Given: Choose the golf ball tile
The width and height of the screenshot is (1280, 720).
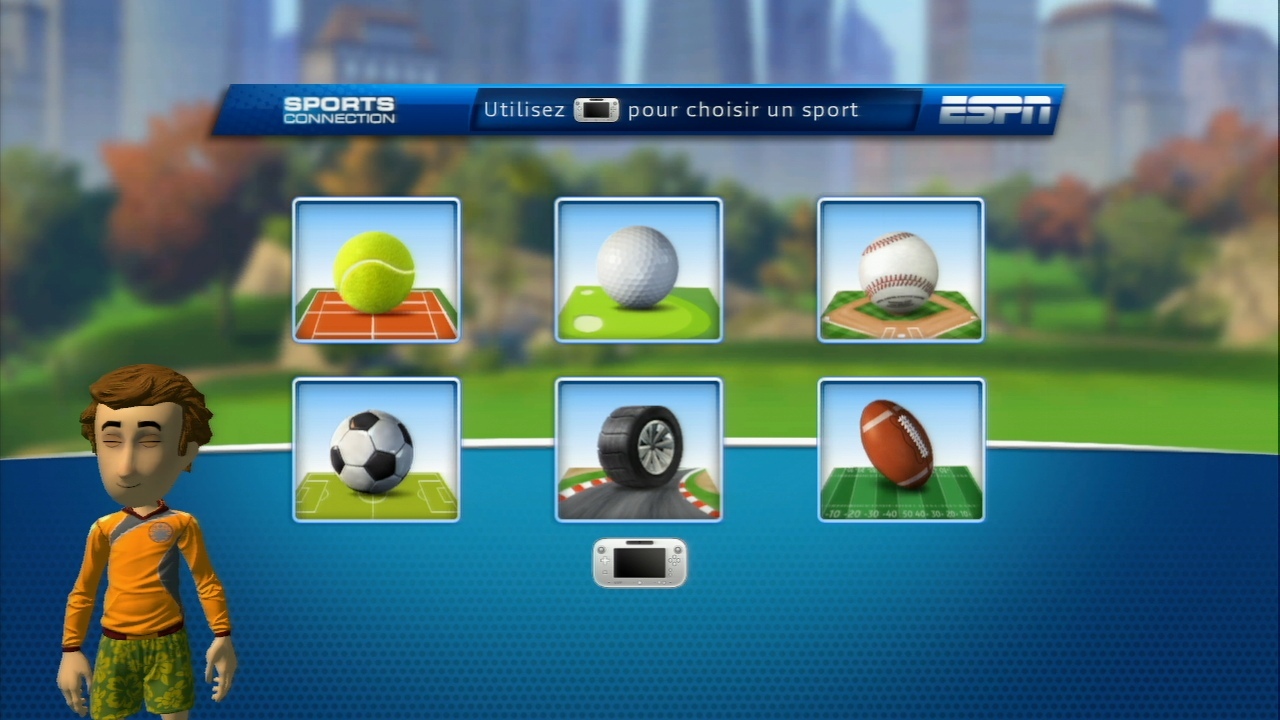Looking at the screenshot, I should 638,270.
